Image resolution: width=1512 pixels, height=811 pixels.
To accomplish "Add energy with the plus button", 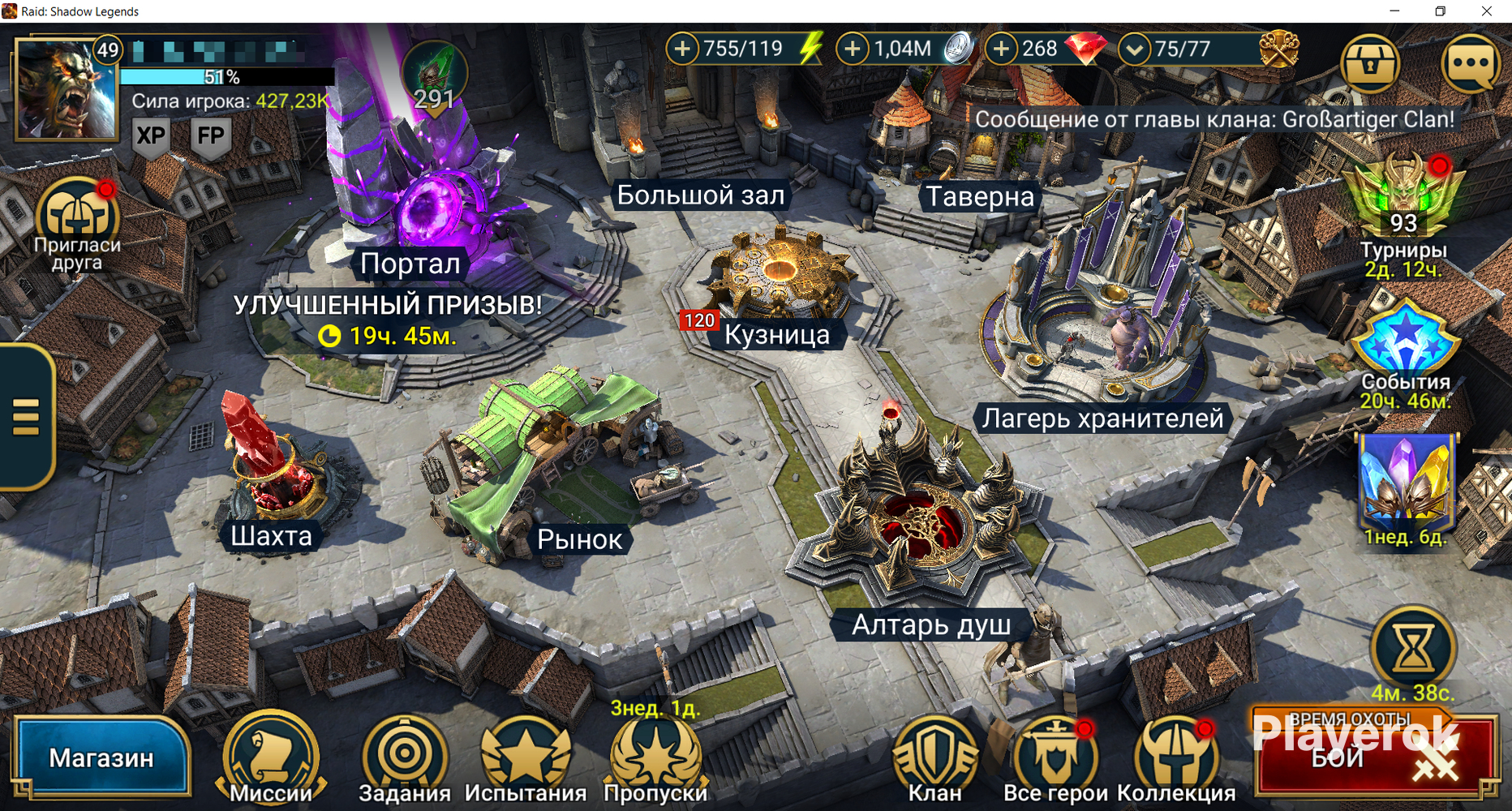I will (x=683, y=49).
